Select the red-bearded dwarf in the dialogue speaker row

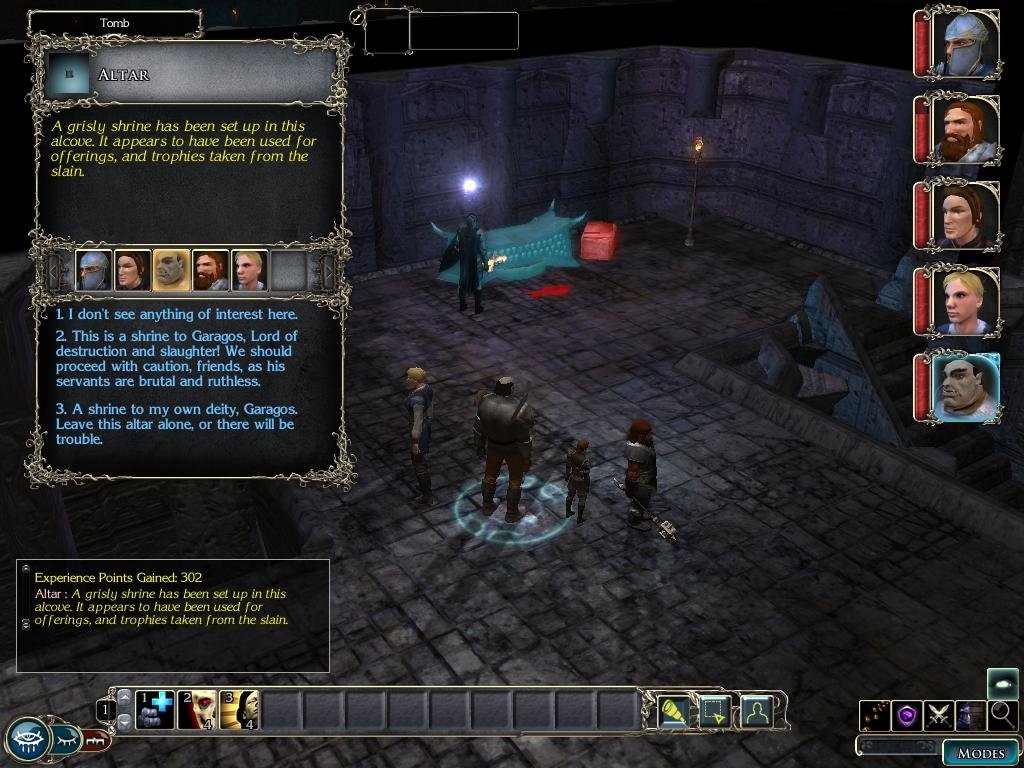click(210, 270)
